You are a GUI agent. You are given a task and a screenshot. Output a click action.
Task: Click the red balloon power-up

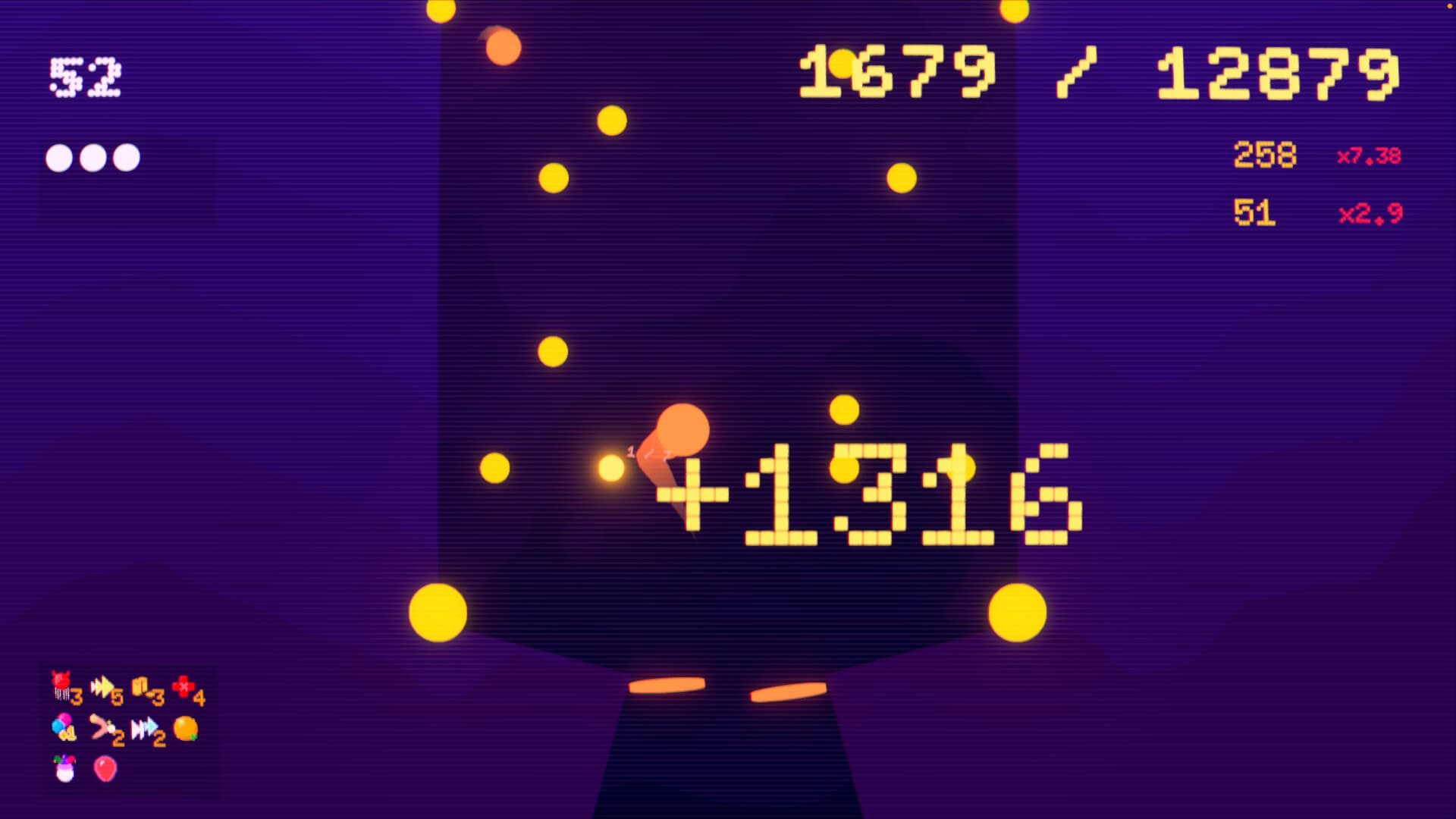pyautogui.click(x=104, y=768)
